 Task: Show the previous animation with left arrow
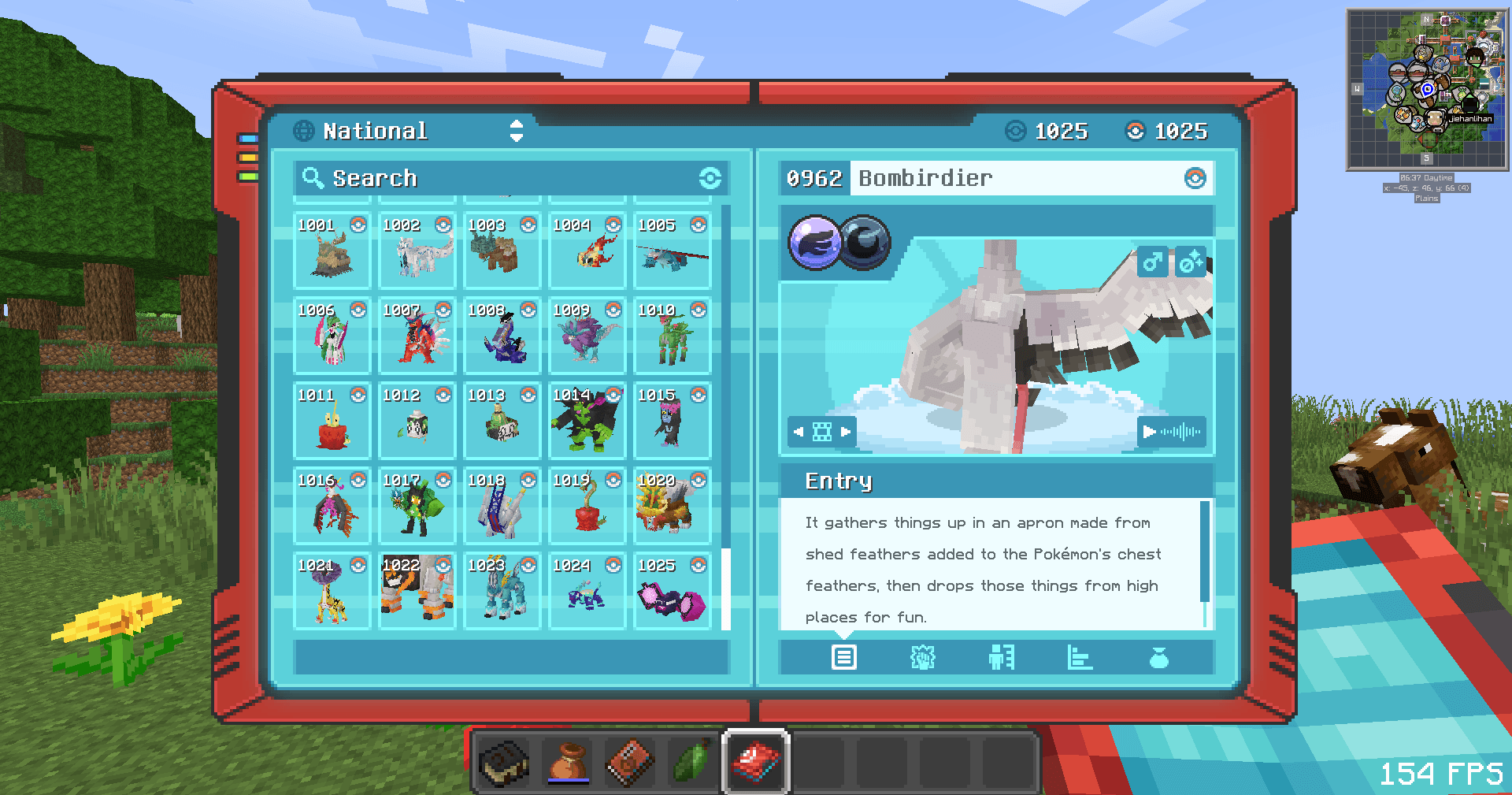click(x=799, y=432)
